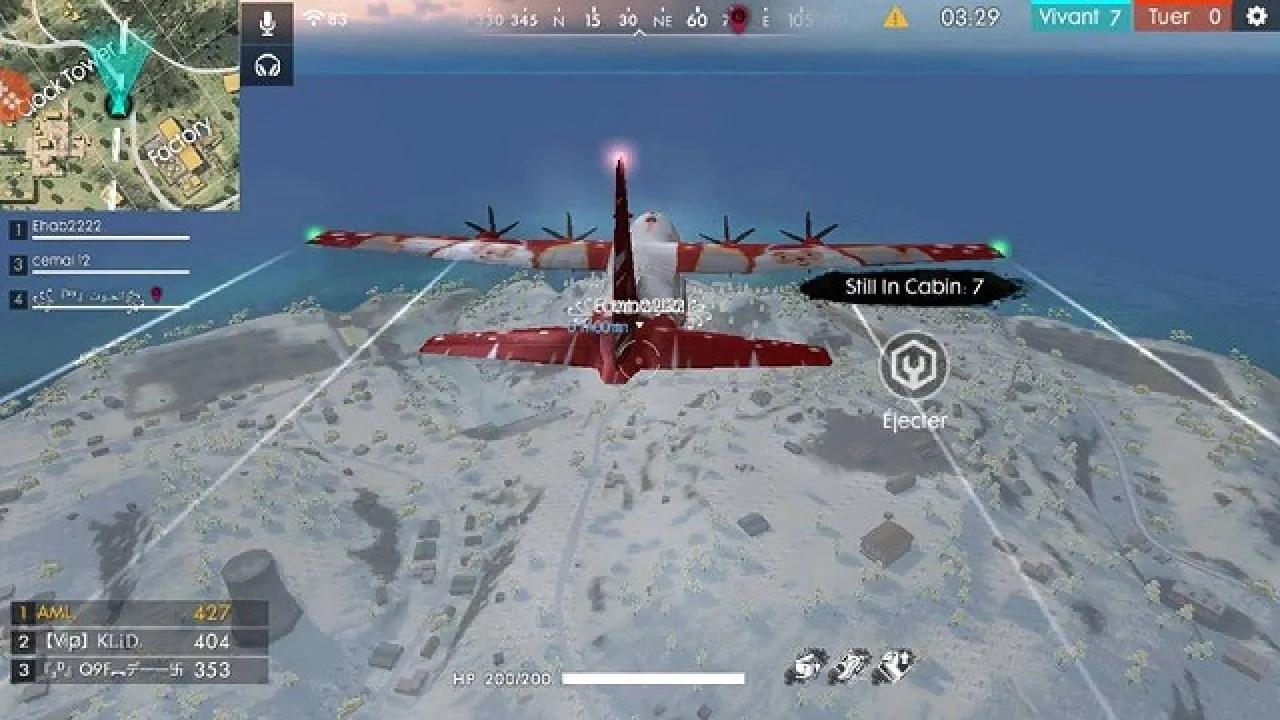Open the settings gear

pos(1257,16)
